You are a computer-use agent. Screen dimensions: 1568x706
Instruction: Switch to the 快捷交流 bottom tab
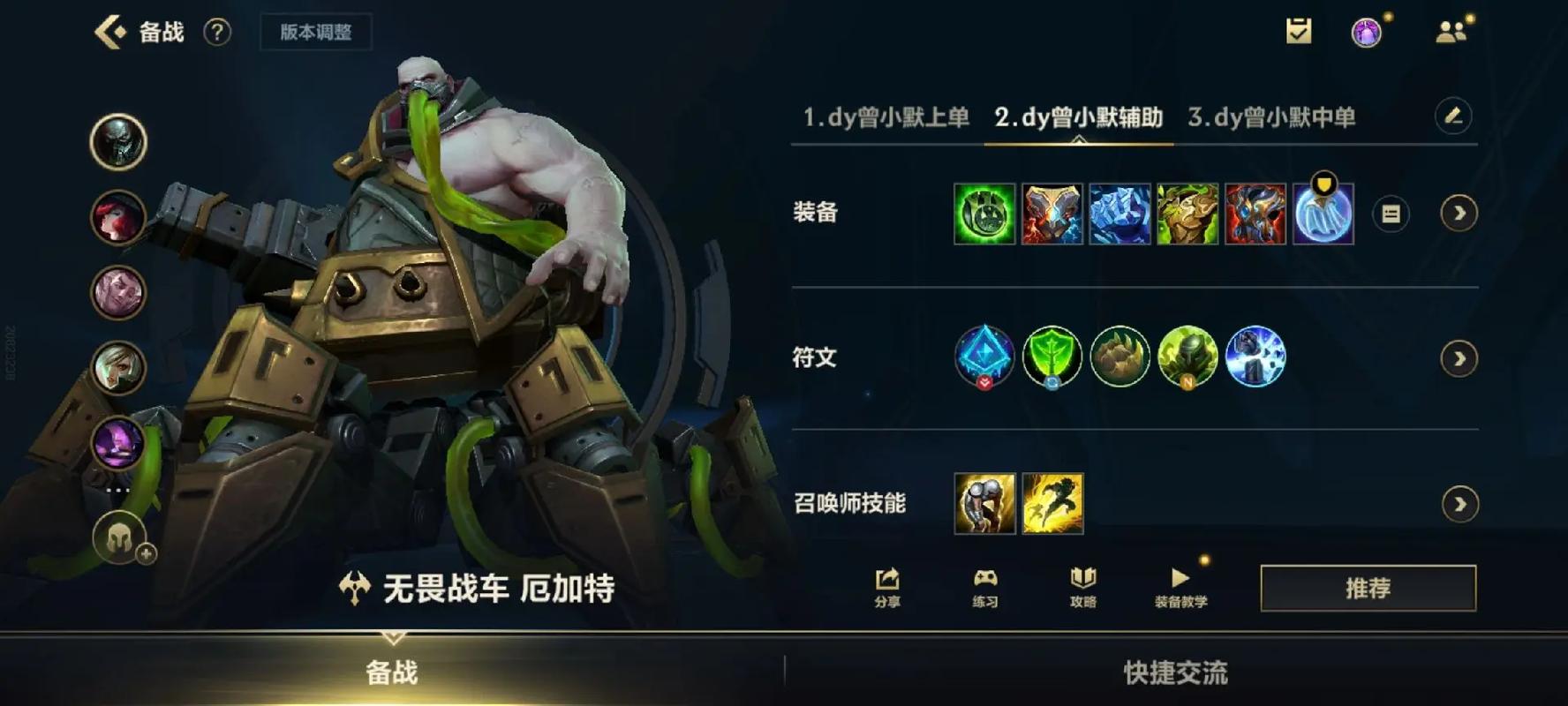[1174, 672]
